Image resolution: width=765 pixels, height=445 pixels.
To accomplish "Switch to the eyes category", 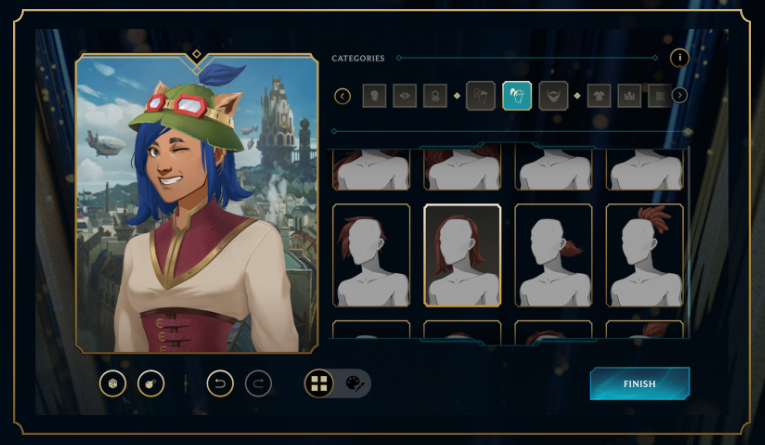I will click(405, 96).
